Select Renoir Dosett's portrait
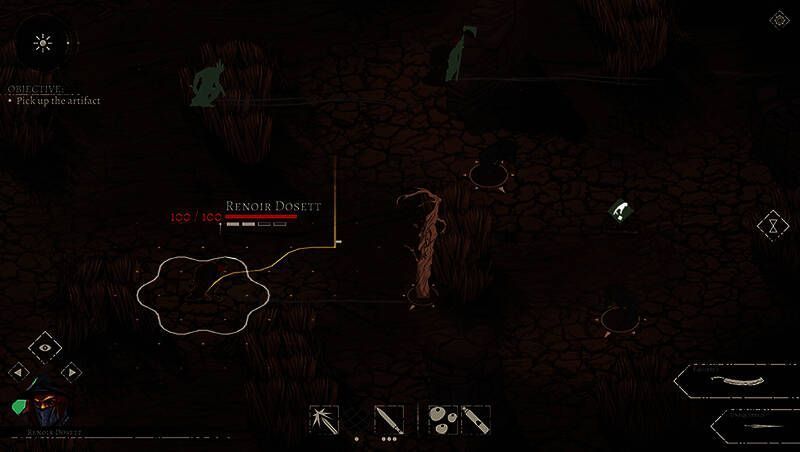 (x=45, y=410)
